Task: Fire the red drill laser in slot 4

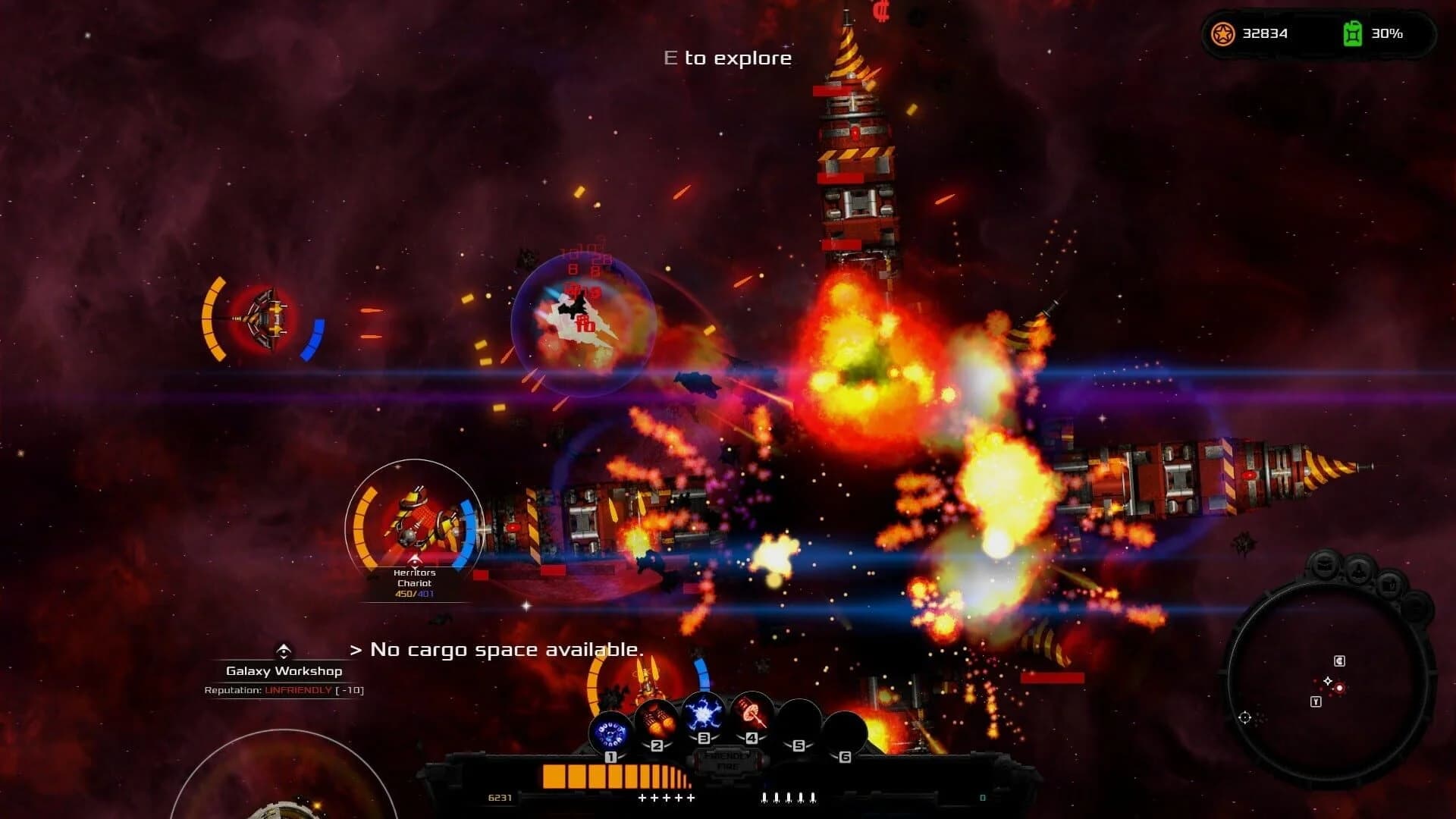Action: click(x=752, y=713)
